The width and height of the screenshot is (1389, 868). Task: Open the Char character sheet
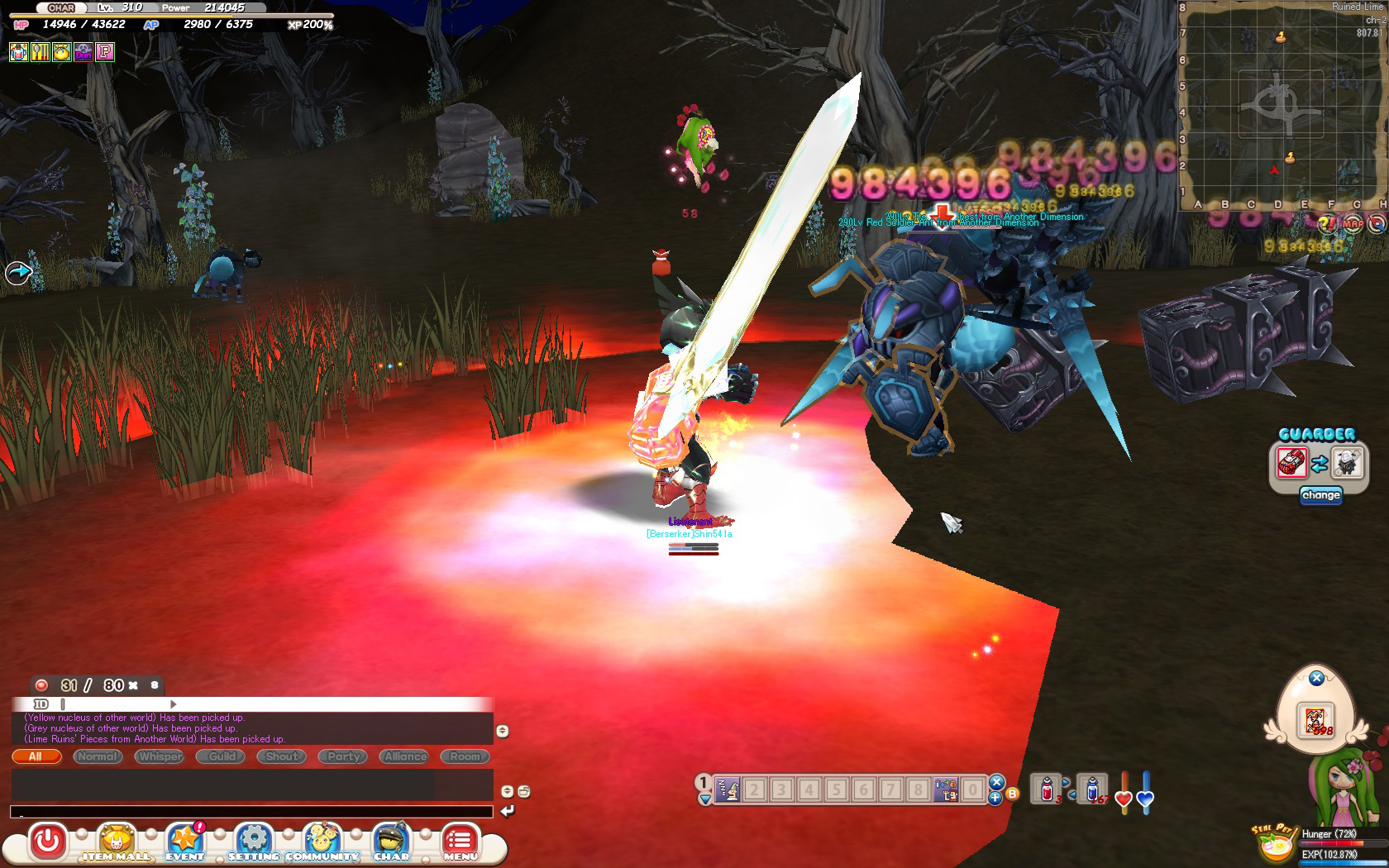click(x=391, y=843)
